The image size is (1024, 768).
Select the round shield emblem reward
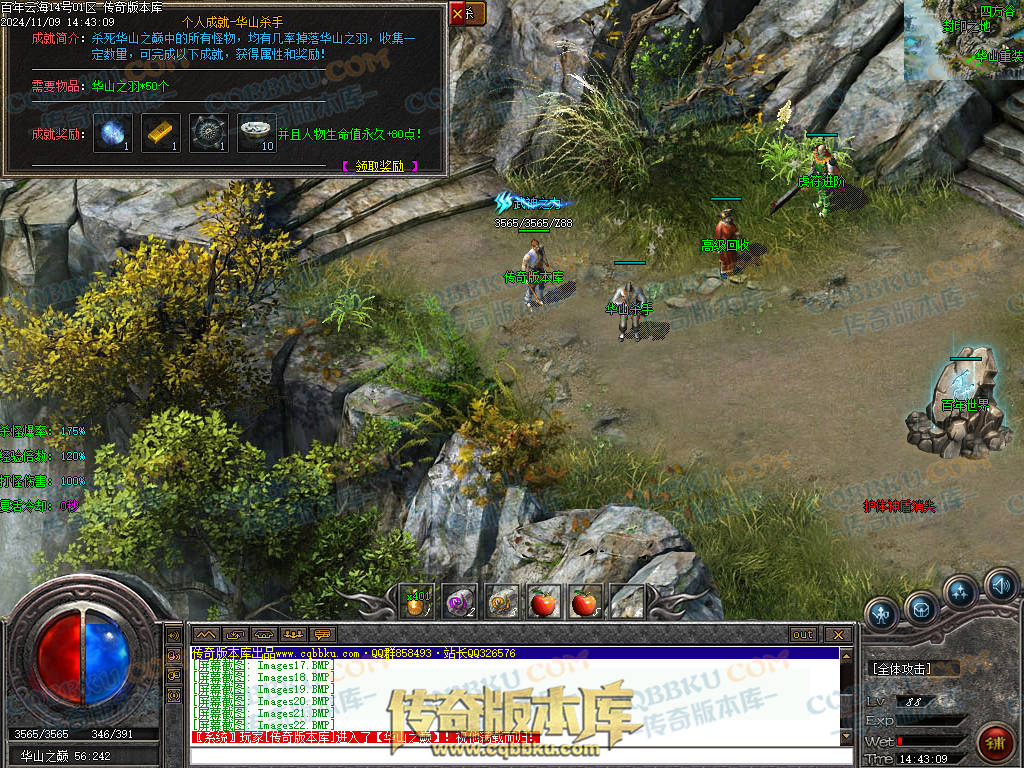coord(209,133)
